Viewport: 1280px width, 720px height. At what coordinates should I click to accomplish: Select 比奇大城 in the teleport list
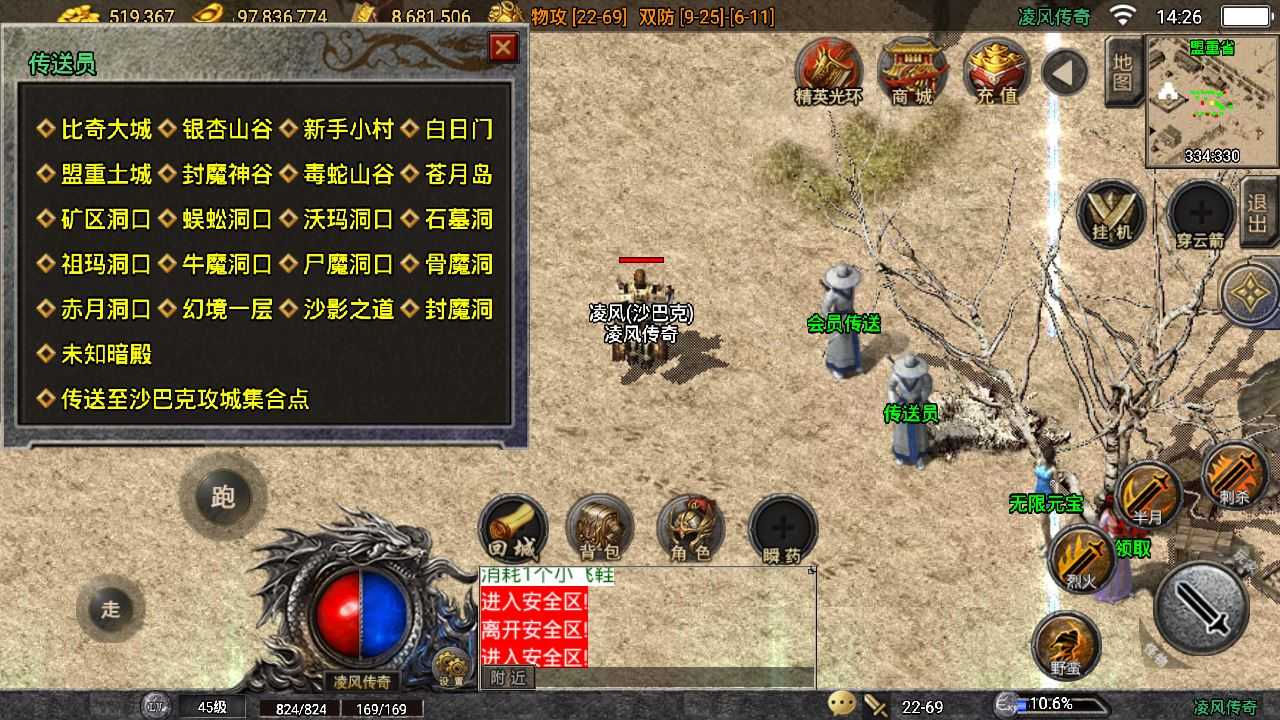pos(107,129)
